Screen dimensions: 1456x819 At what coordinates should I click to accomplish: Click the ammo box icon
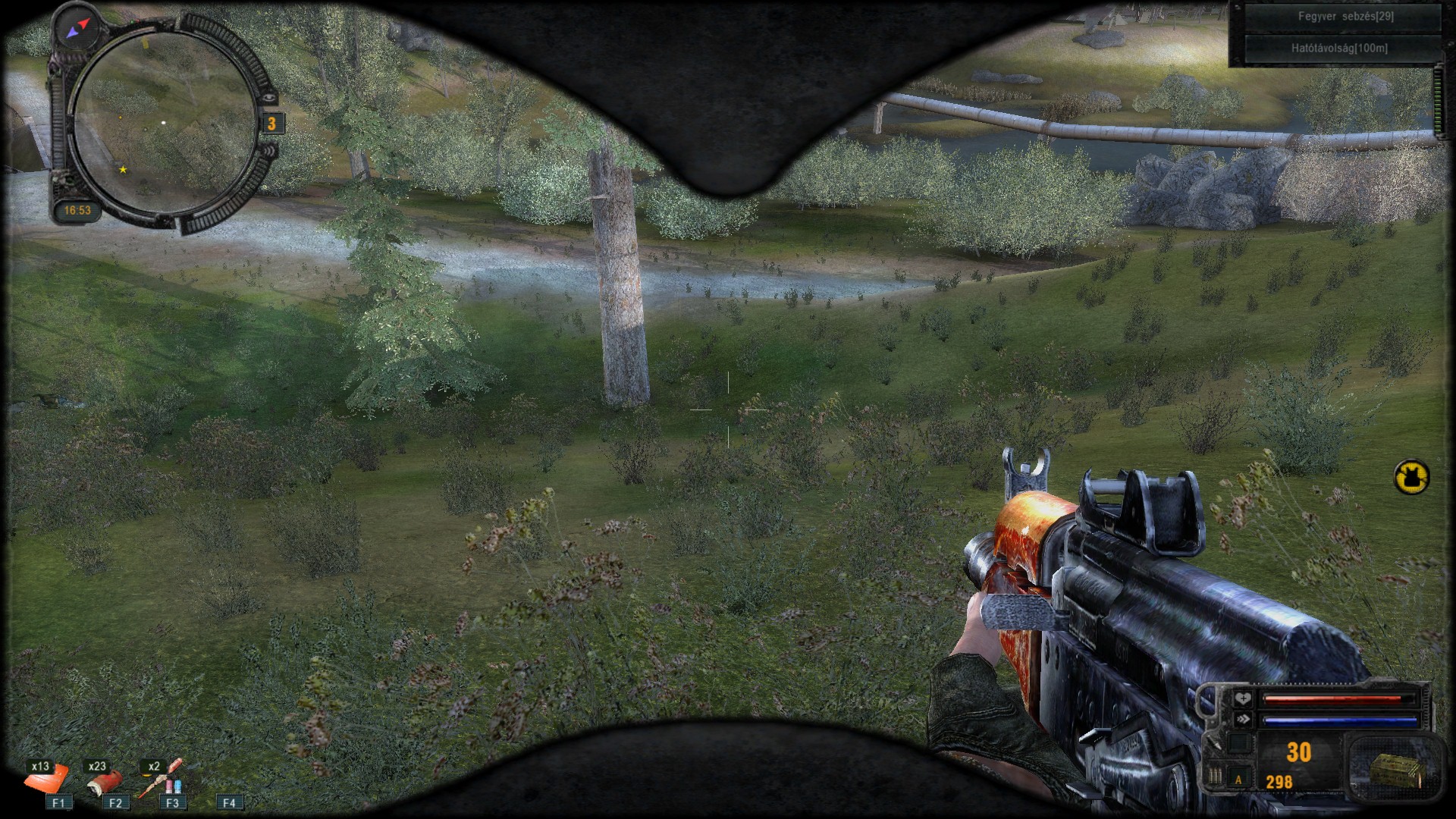coord(1394,771)
